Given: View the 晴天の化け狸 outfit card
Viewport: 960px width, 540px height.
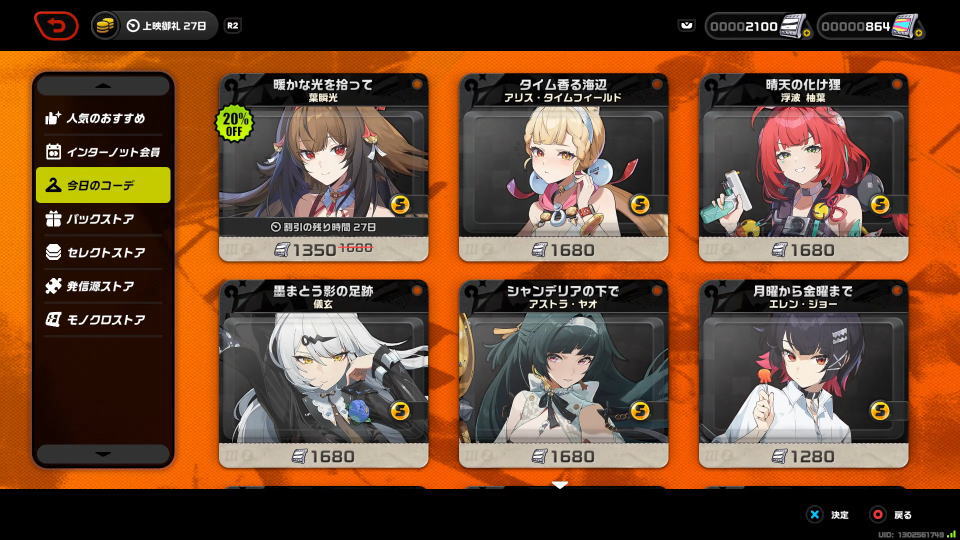Looking at the screenshot, I should click(804, 167).
